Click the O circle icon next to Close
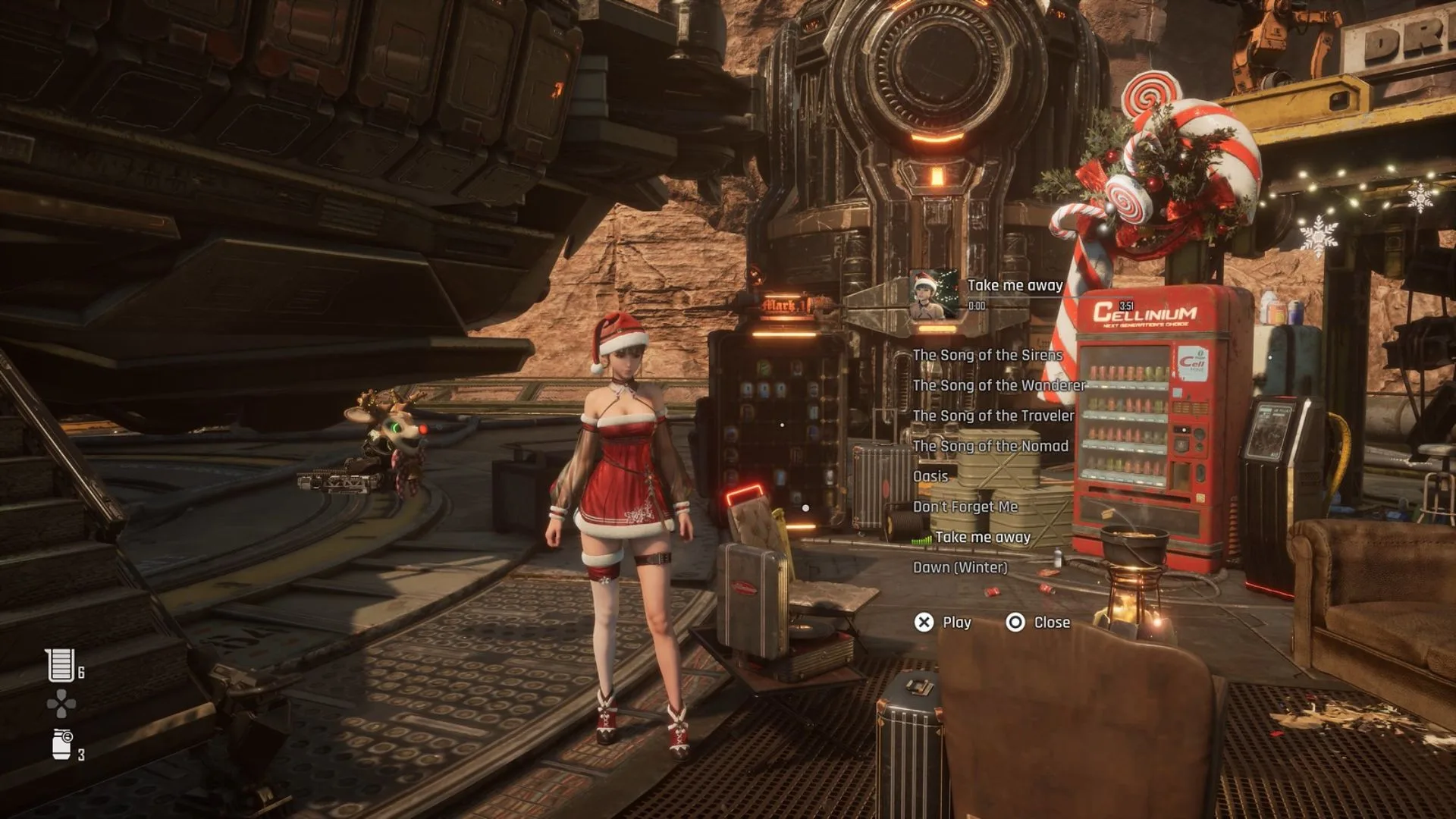Viewport: 1456px width, 819px height. point(1014,622)
